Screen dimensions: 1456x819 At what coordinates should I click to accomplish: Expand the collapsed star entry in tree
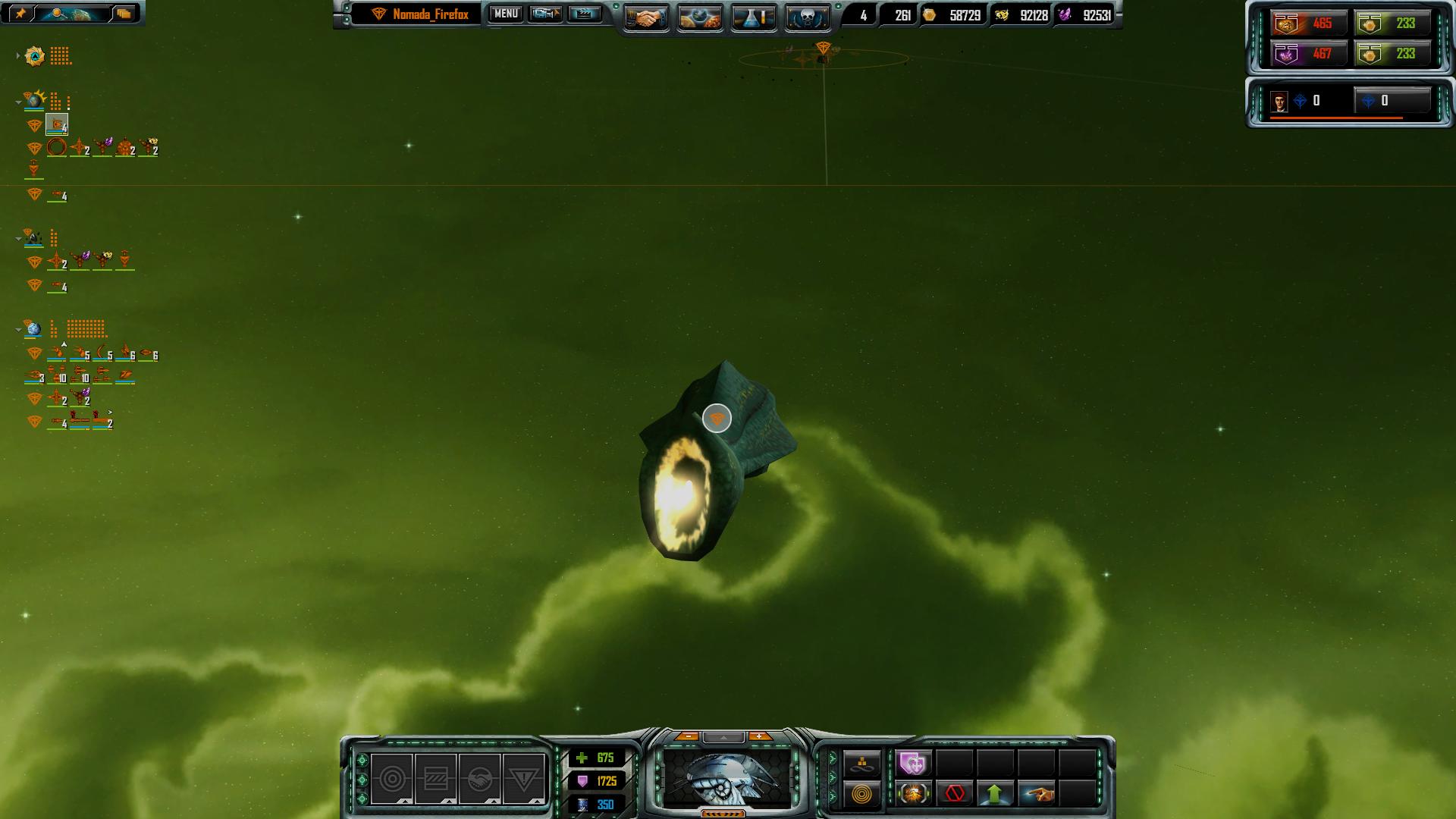(x=18, y=56)
